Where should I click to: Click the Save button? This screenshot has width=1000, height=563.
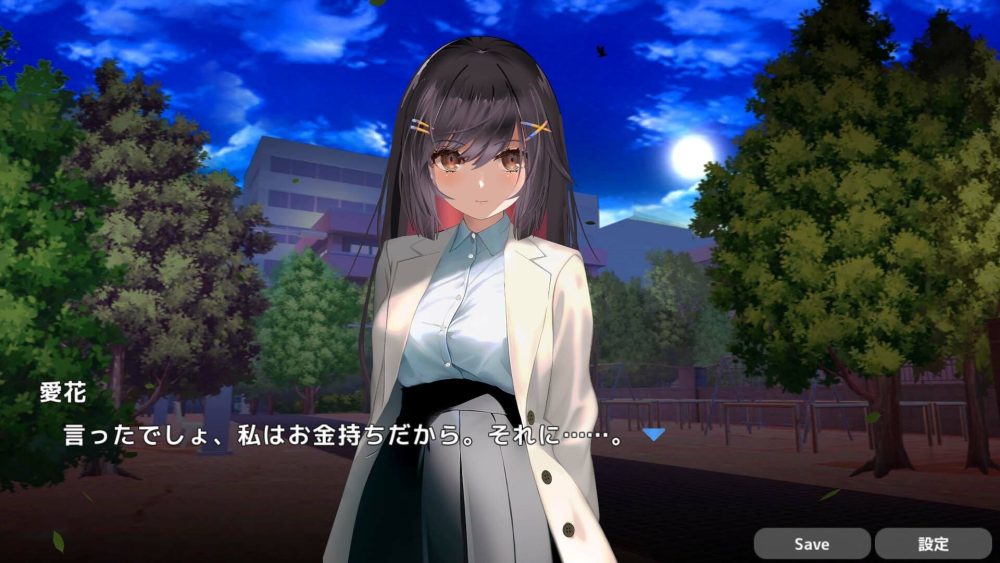click(x=811, y=544)
